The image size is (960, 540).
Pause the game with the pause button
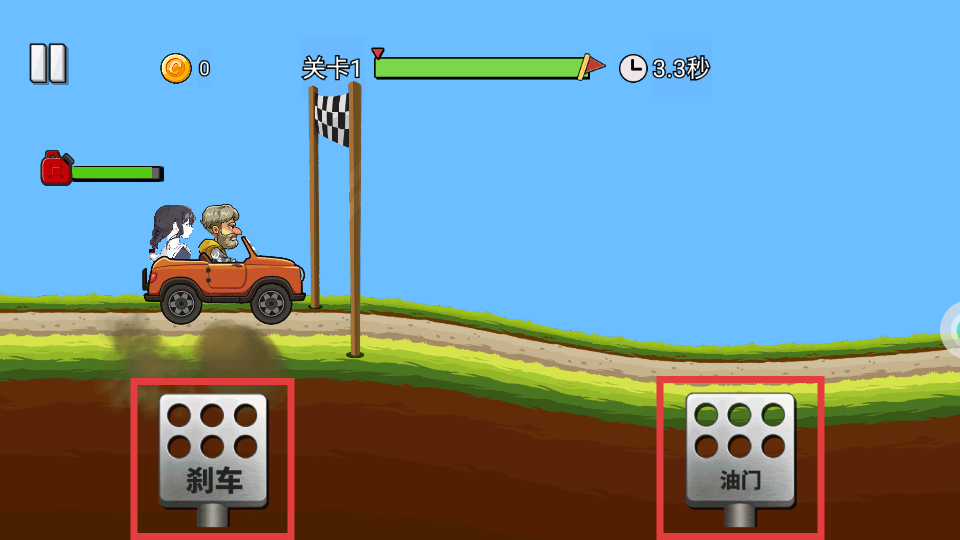[x=47, y=64]
